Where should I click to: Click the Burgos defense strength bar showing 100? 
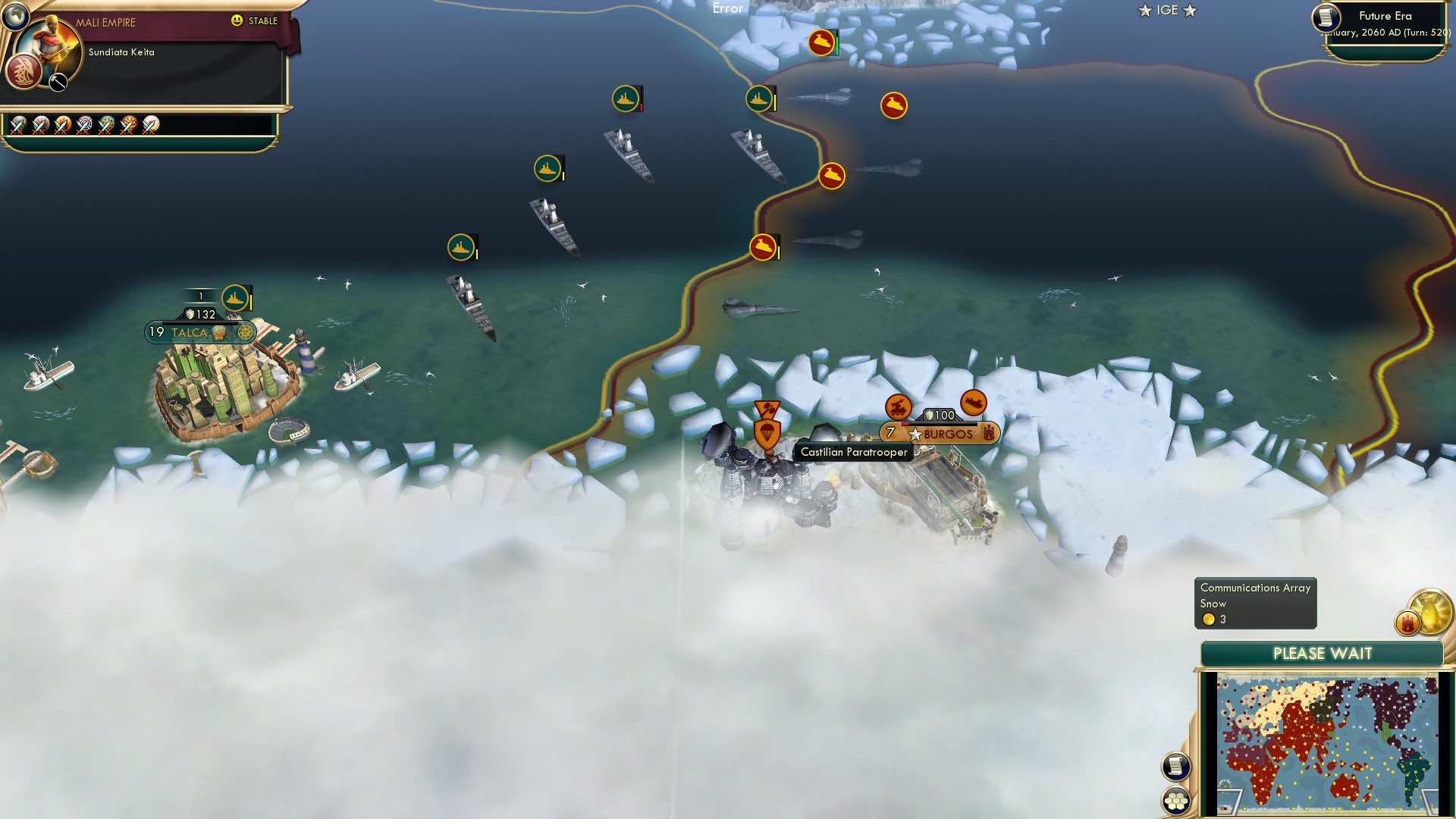click(940, 415)
